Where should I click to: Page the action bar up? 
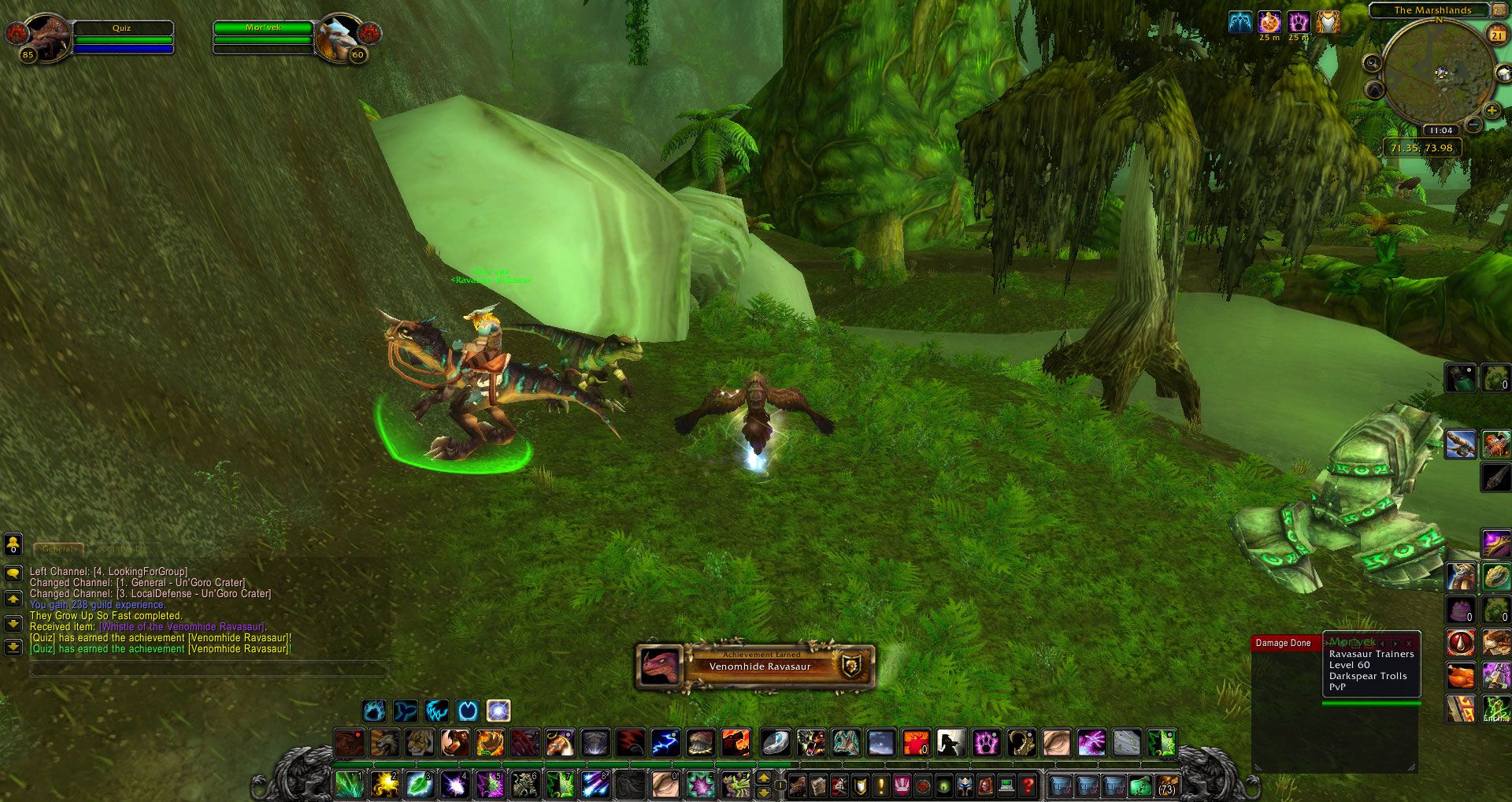[x=763, y=778]
